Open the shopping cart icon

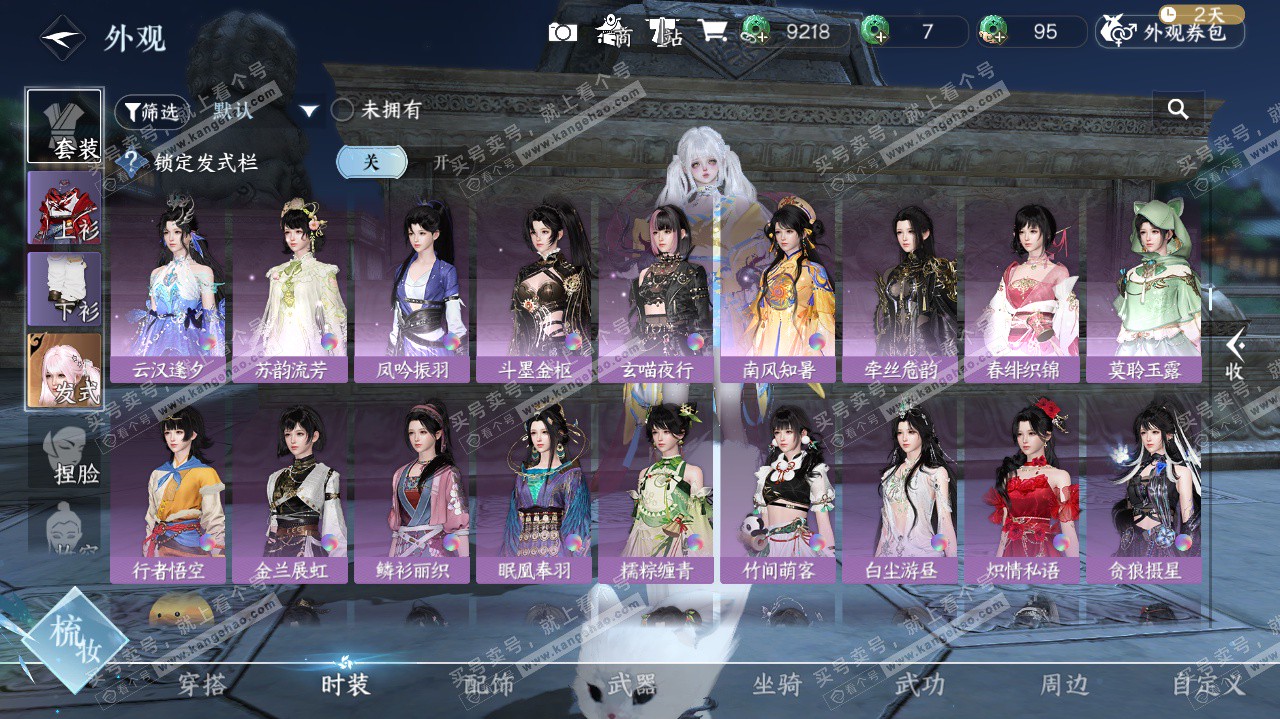click(713, 32)
